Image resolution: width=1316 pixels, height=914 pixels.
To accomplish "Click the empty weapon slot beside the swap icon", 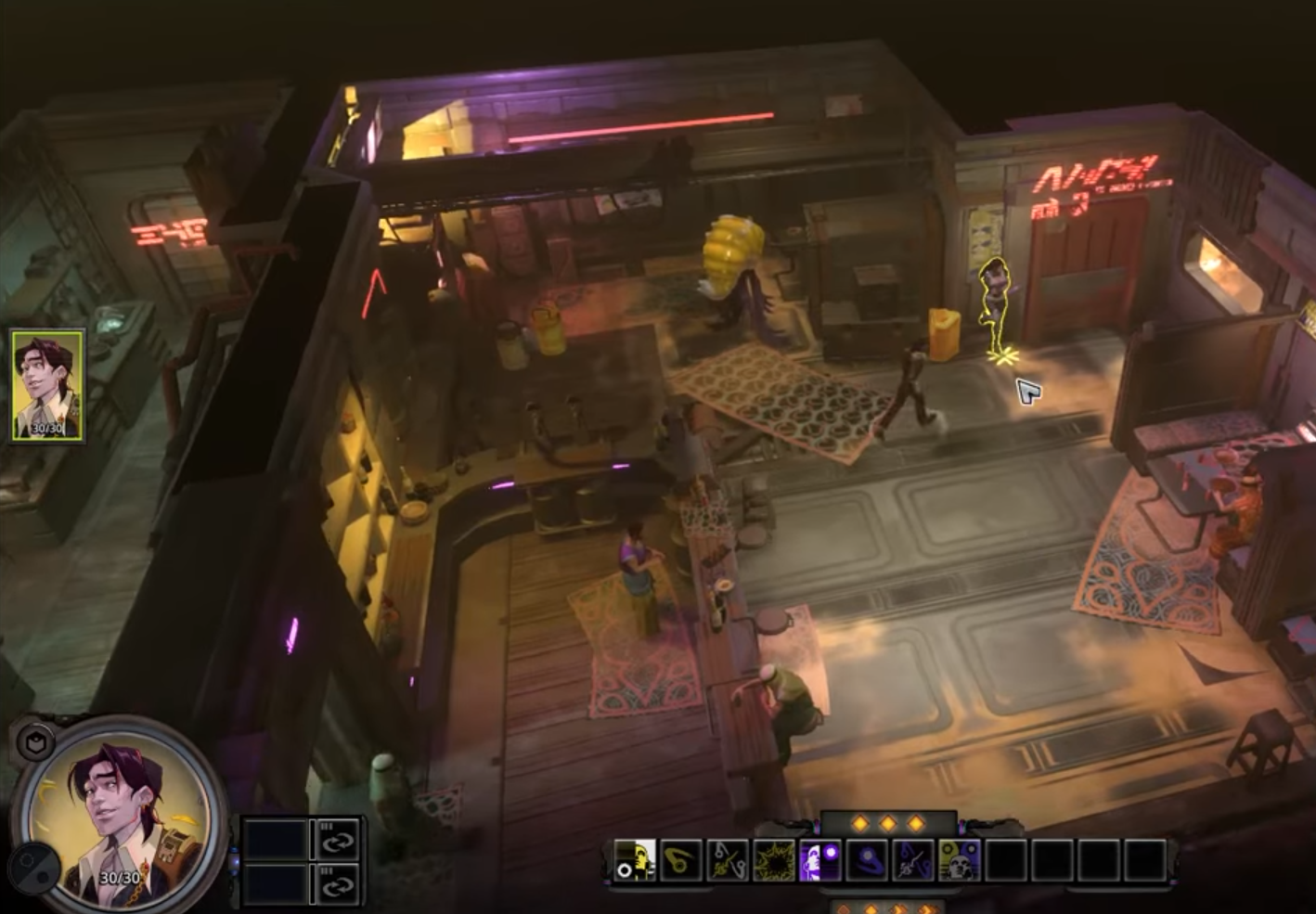I will (276, 839).
